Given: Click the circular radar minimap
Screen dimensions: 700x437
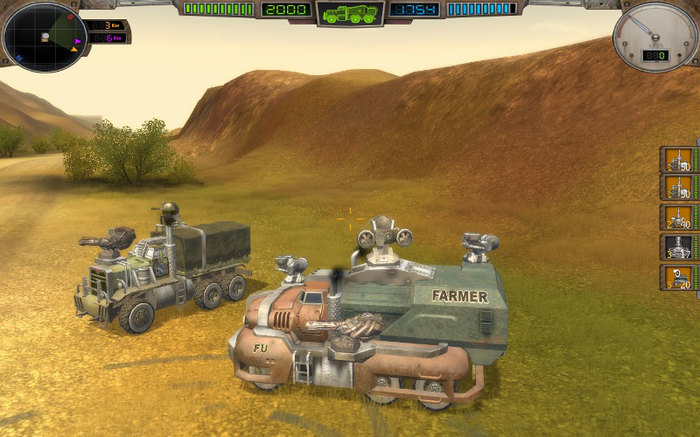Looking at the screenshot, I should (43, 38).
